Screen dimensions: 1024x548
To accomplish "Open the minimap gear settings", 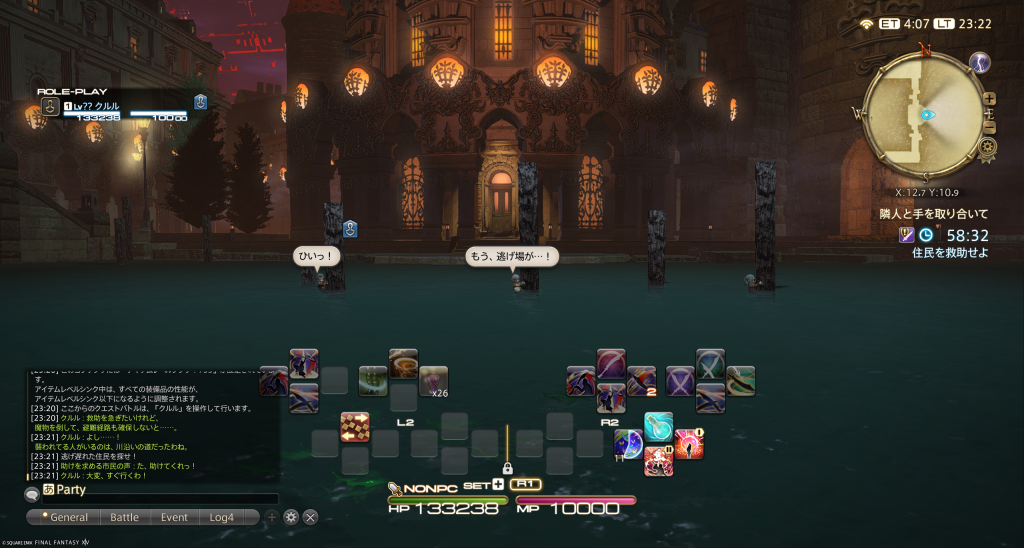I will (988, 147).
